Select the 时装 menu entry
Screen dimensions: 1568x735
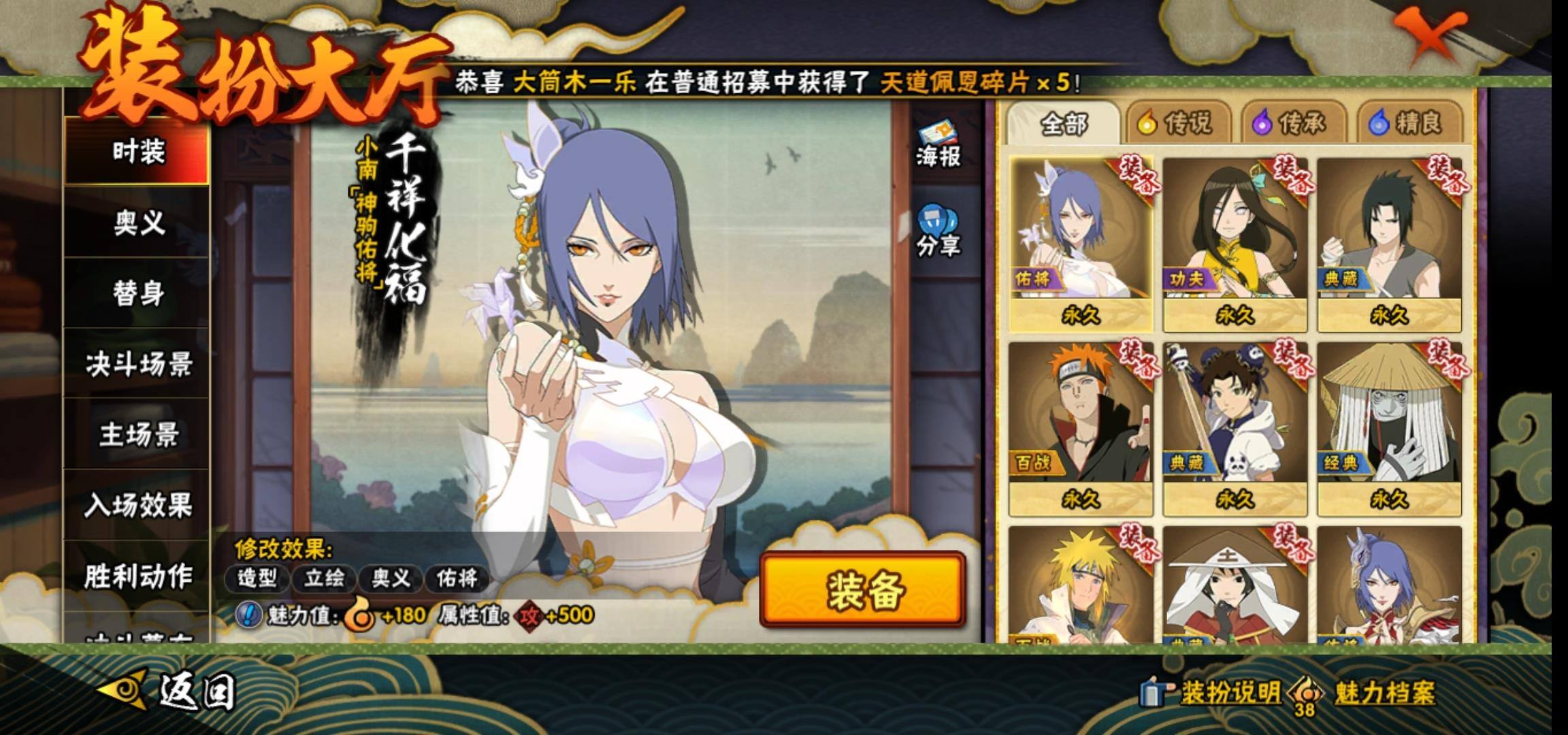[x=138, y=151]
